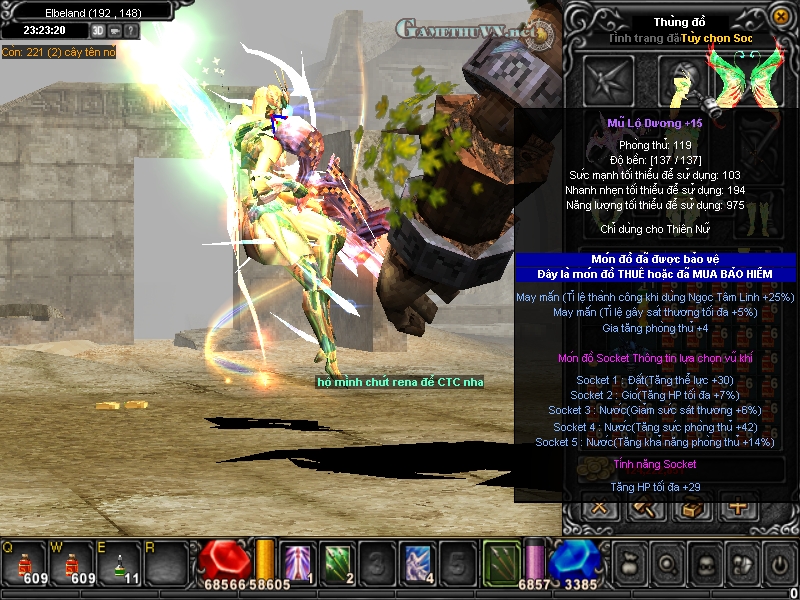Open the character face menu button

706,564
